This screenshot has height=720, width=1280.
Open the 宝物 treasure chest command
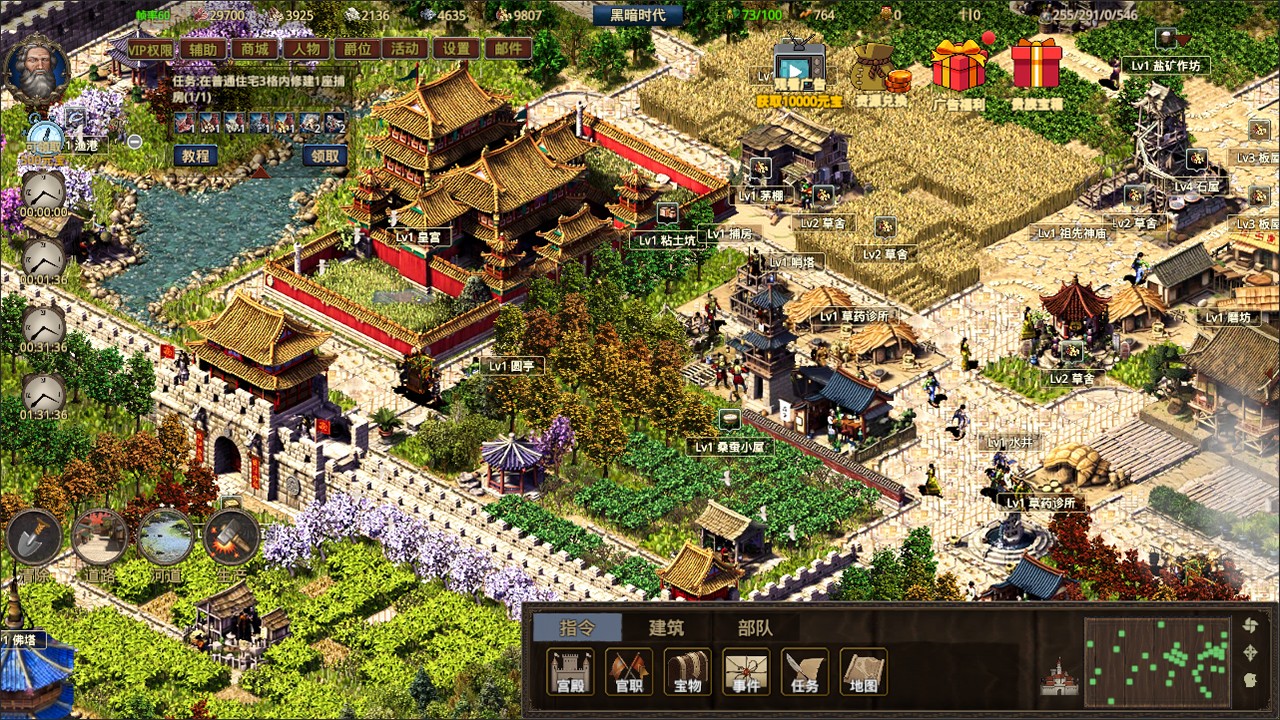coord(688,672)
